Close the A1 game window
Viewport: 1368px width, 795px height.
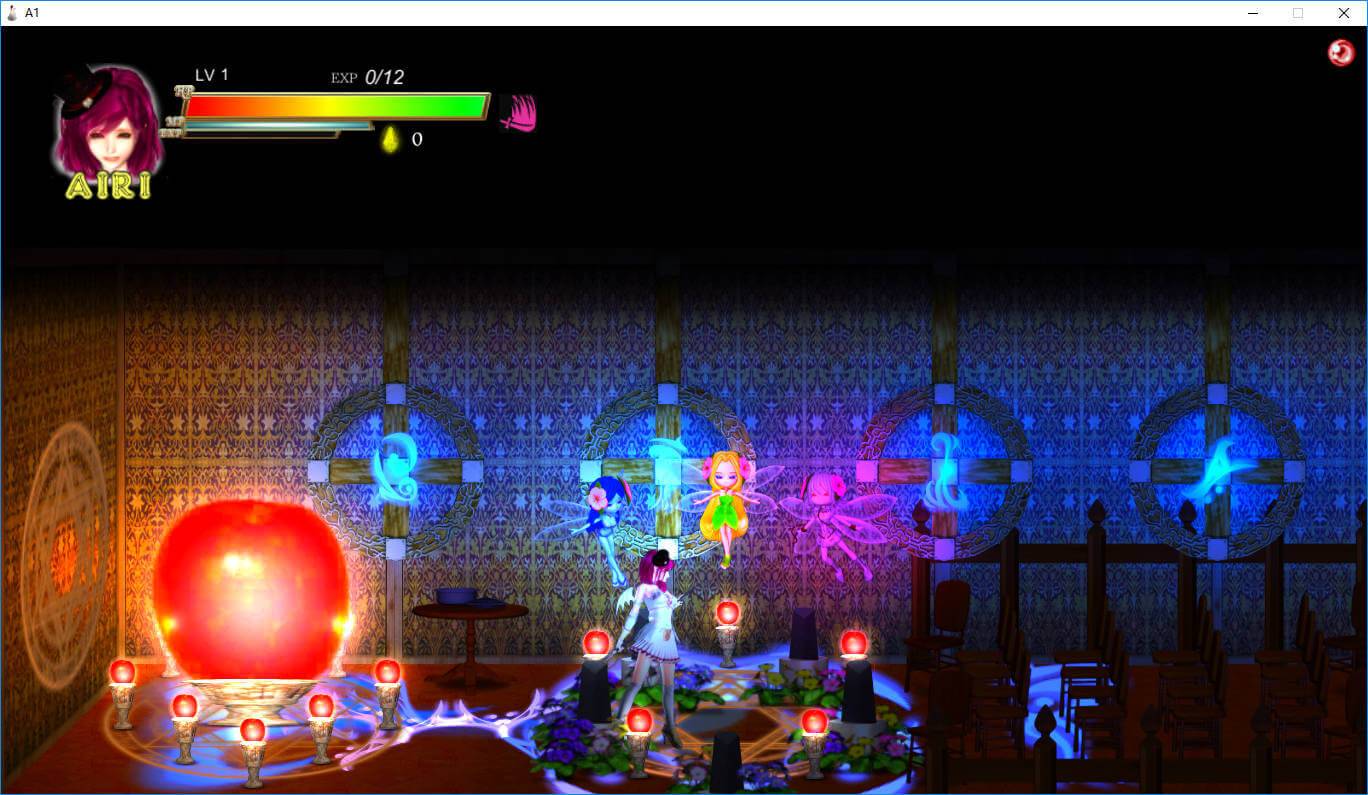1343,13
